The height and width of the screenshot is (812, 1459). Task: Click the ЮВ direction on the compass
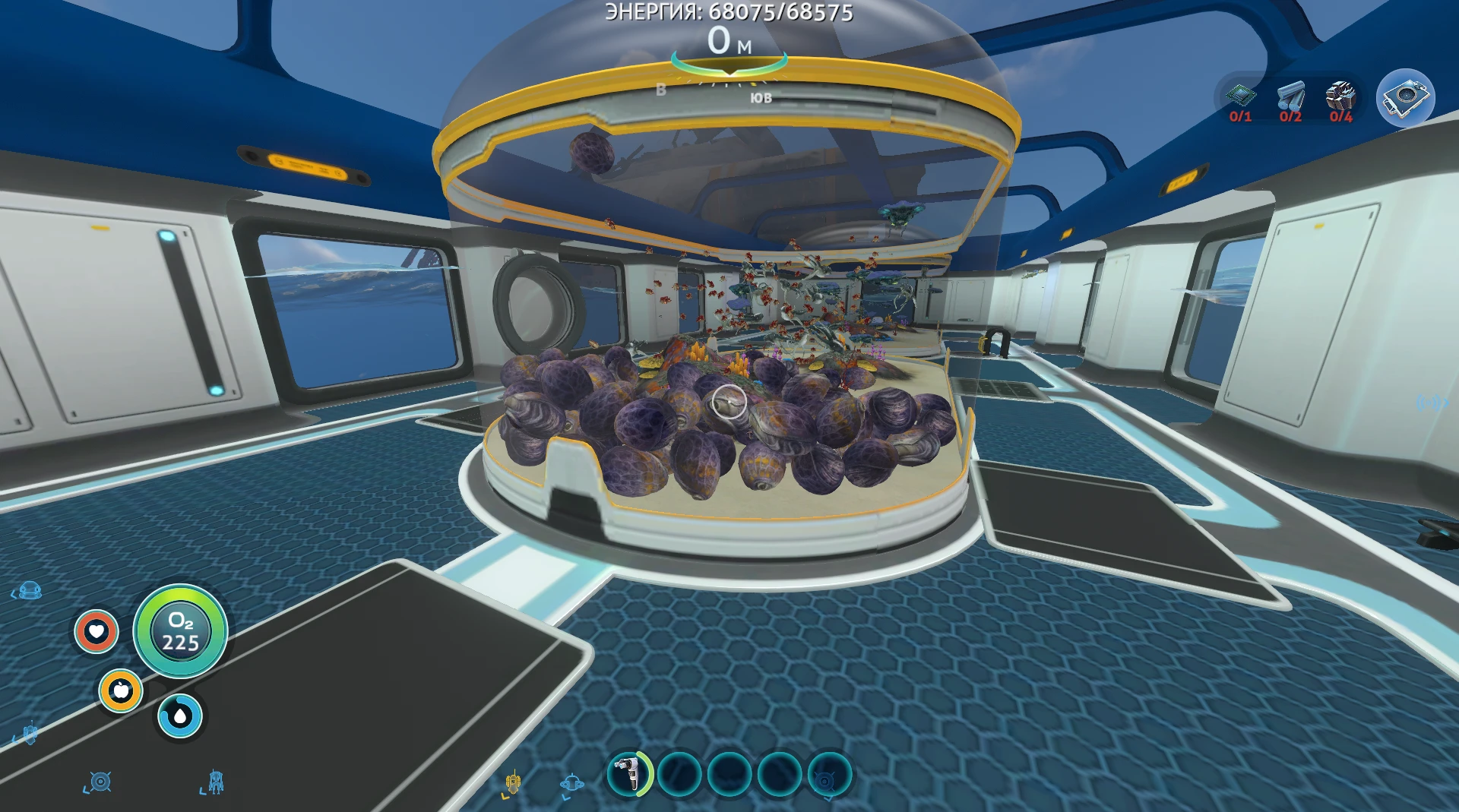[762, 97]
